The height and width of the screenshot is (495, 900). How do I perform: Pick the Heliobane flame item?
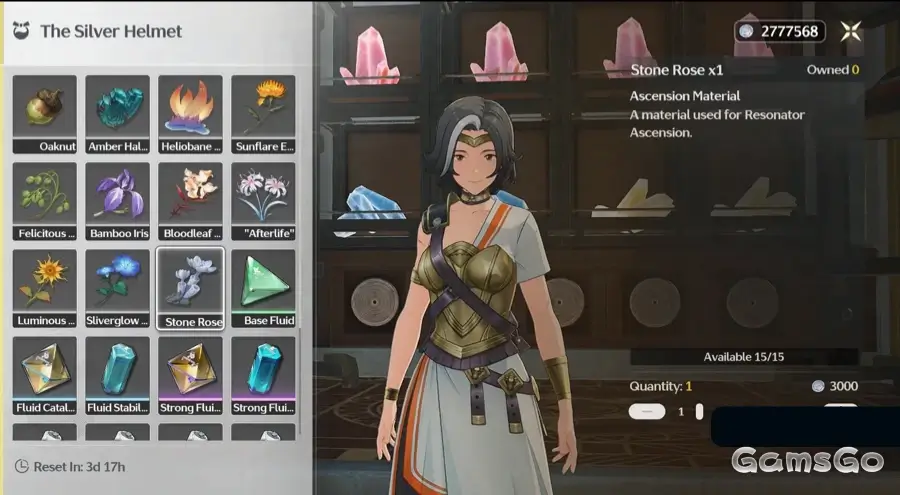[x=191, y=114]
